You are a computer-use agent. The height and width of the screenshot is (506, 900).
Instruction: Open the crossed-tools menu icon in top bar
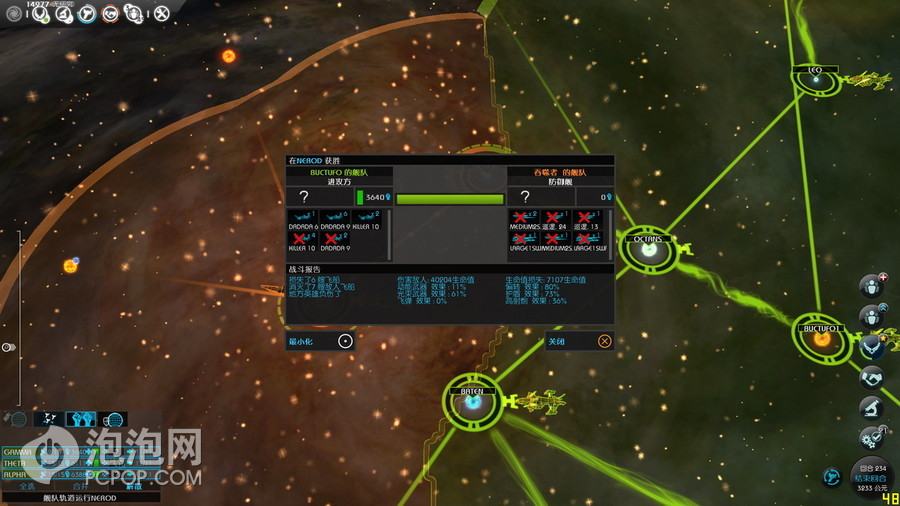pyautogui.click(x=162, y=14)
